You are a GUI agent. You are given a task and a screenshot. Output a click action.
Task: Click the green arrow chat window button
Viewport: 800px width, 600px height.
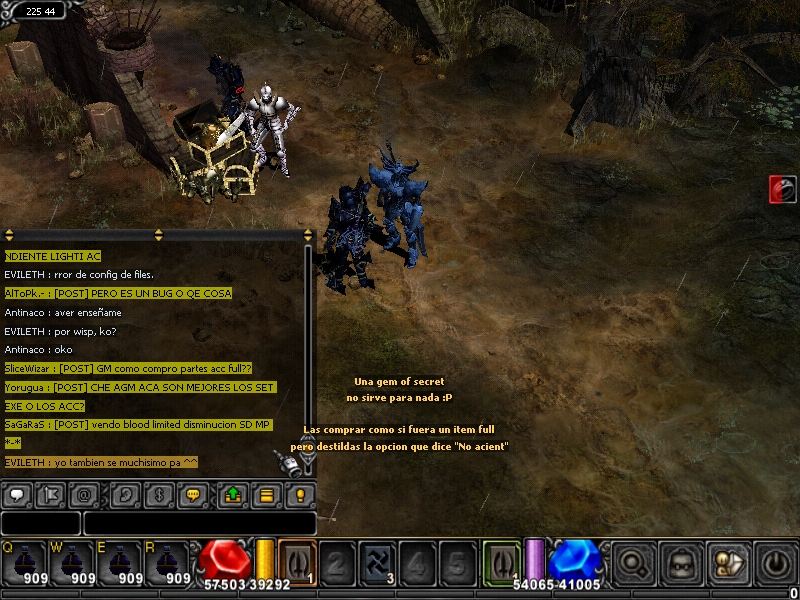[x=232, y=494]
